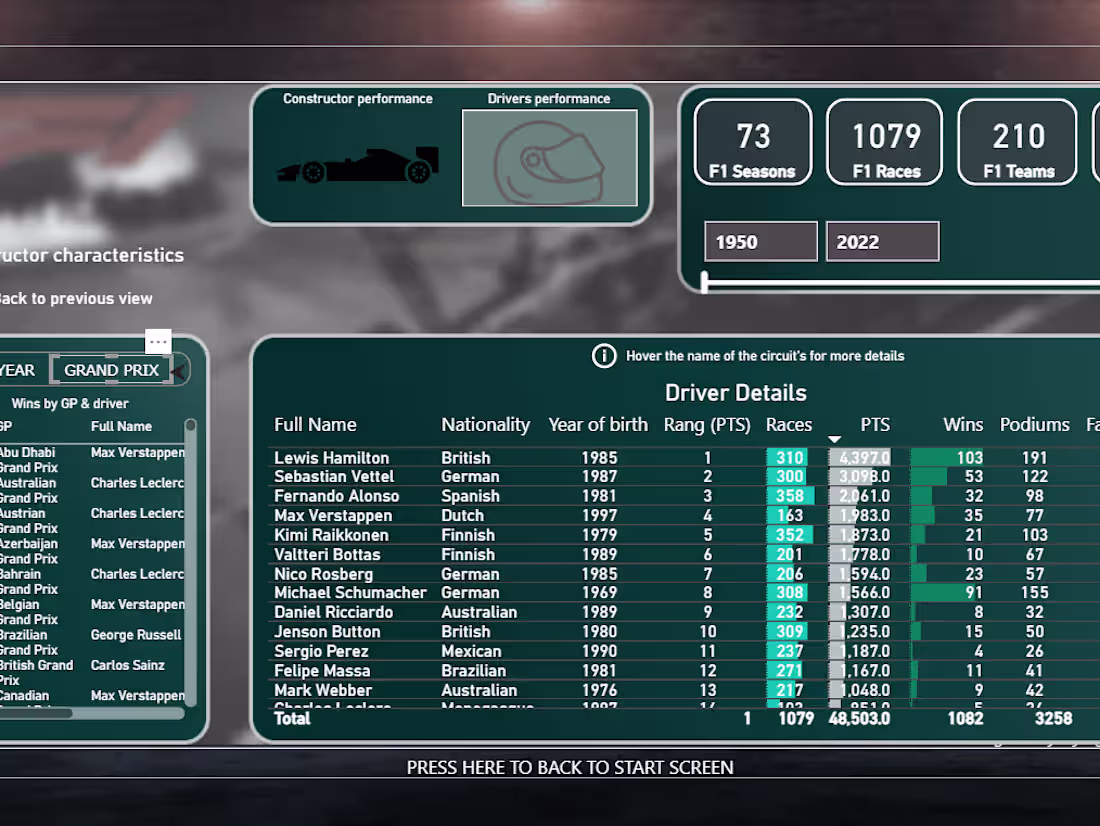Click PRESS HERE TO BACK TO START SCREEN
The image size is (1100, 826).
(x=570, y=768)
